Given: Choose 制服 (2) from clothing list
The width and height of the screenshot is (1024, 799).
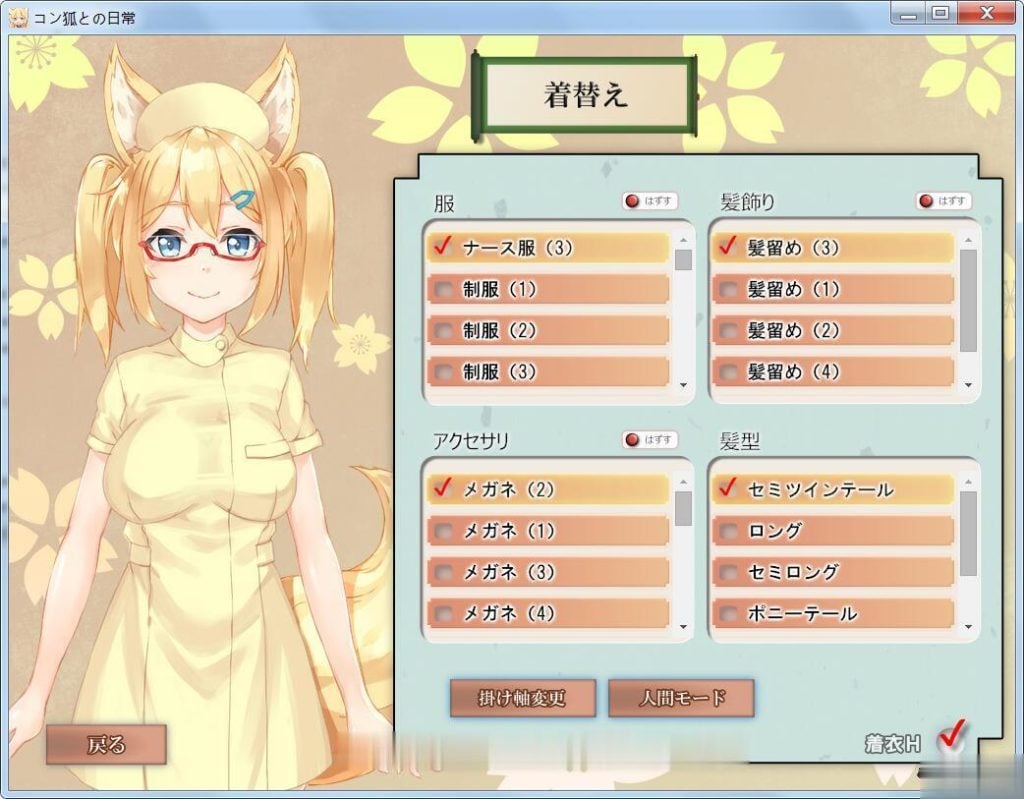Looking at the screenshot, I should (547, 331).
